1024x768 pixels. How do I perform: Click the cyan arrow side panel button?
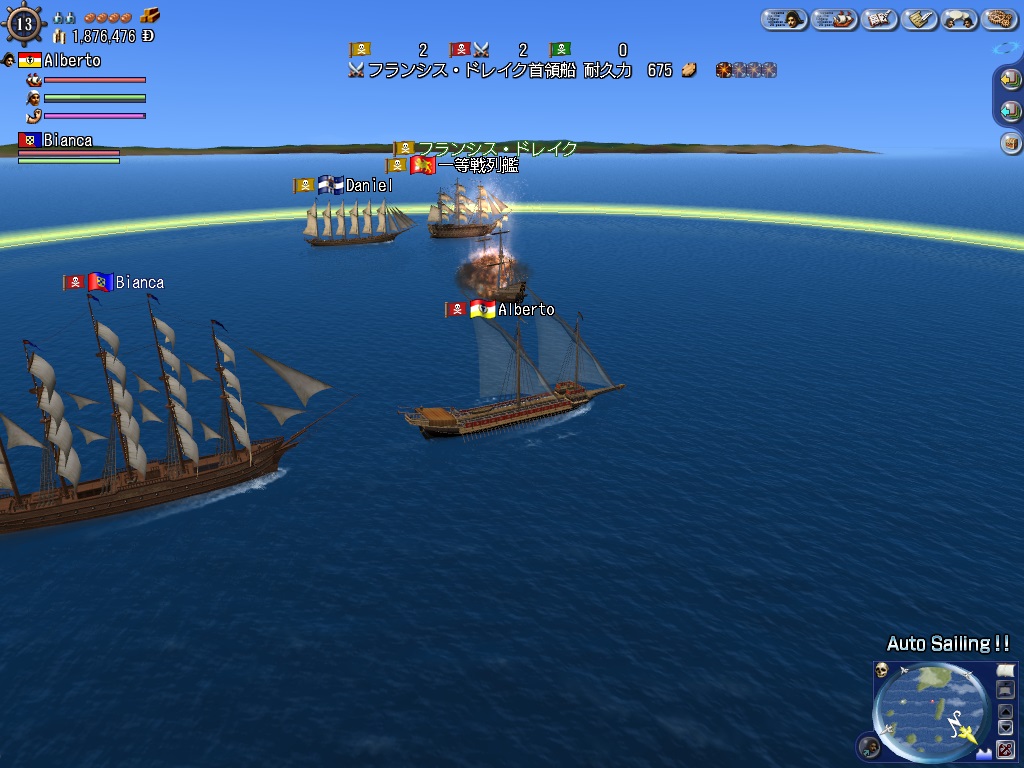(1010, 111)
